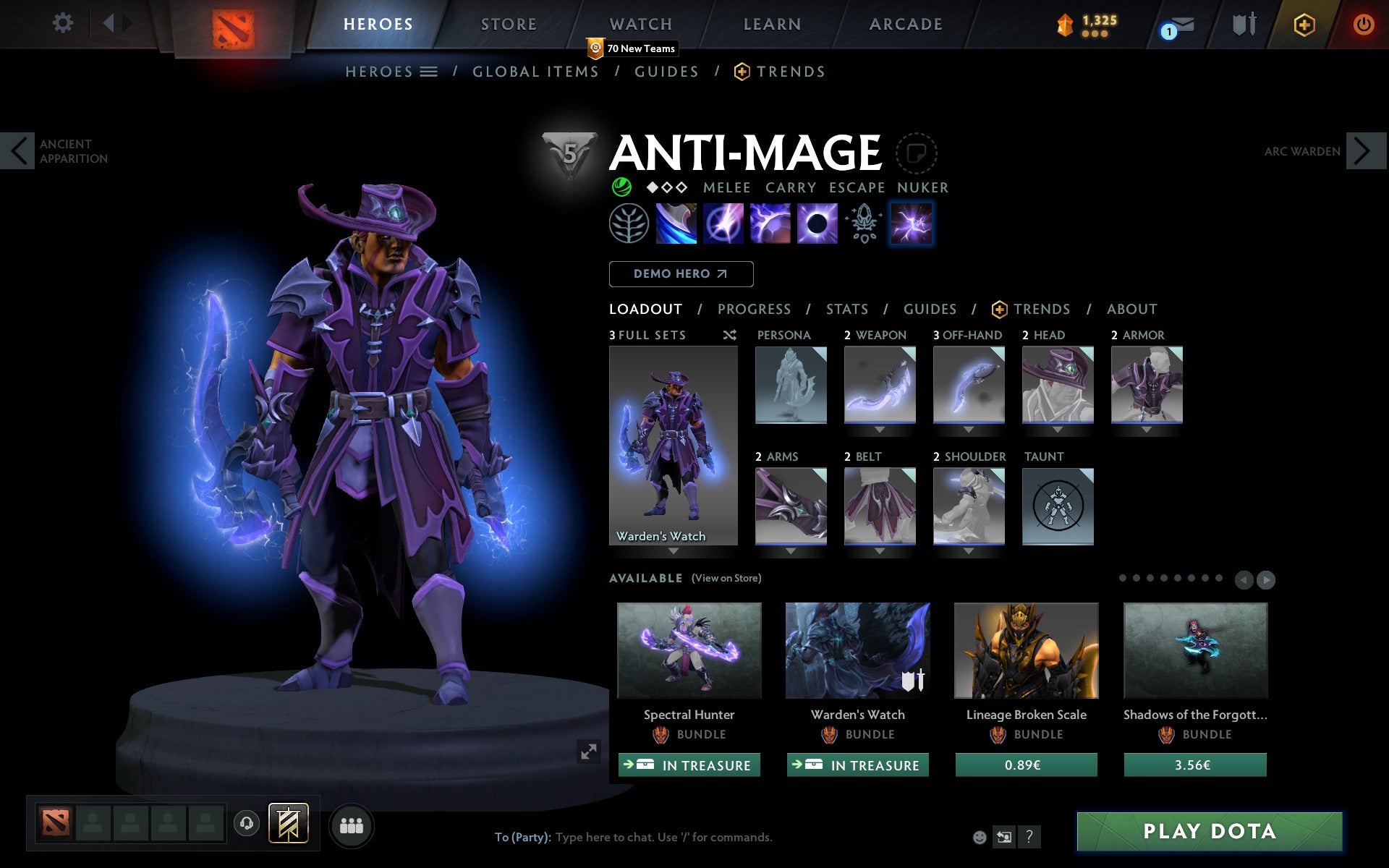
Task: Select the Mana Void black hole ability
Action: [x=816, y=223]
